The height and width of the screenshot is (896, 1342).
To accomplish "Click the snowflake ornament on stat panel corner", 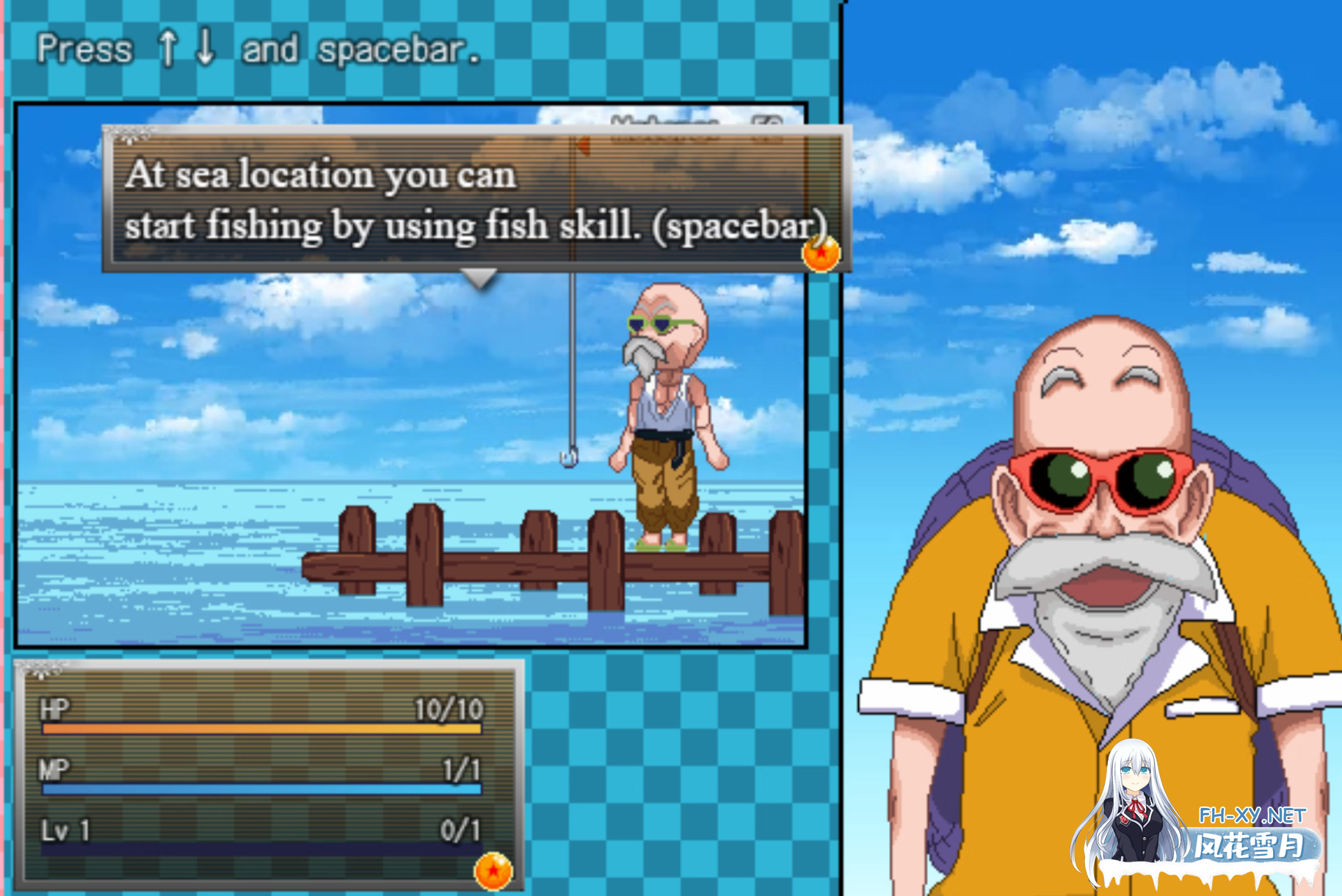I will [40, 671].
